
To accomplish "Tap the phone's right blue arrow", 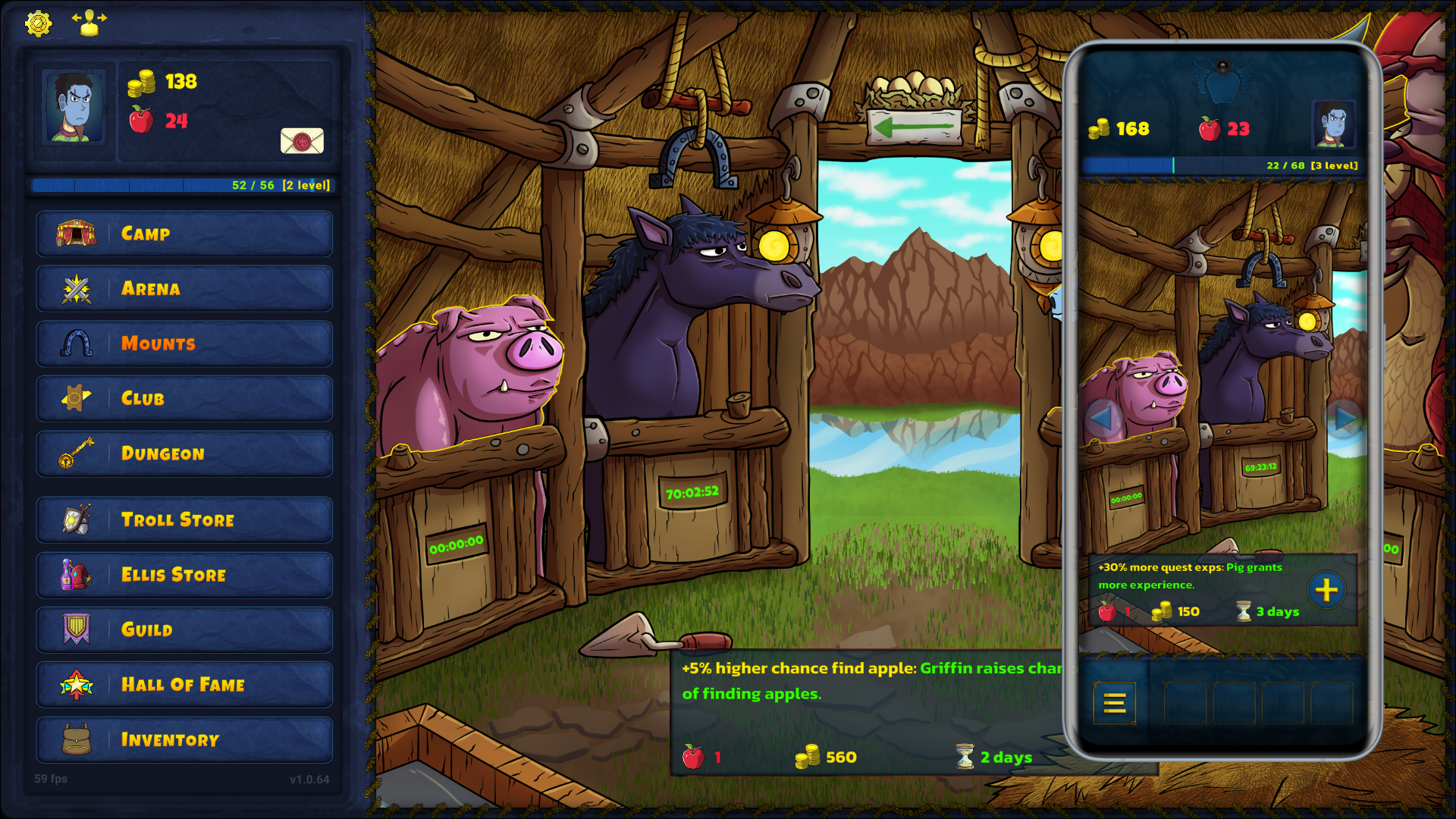I will (1345, 418).
